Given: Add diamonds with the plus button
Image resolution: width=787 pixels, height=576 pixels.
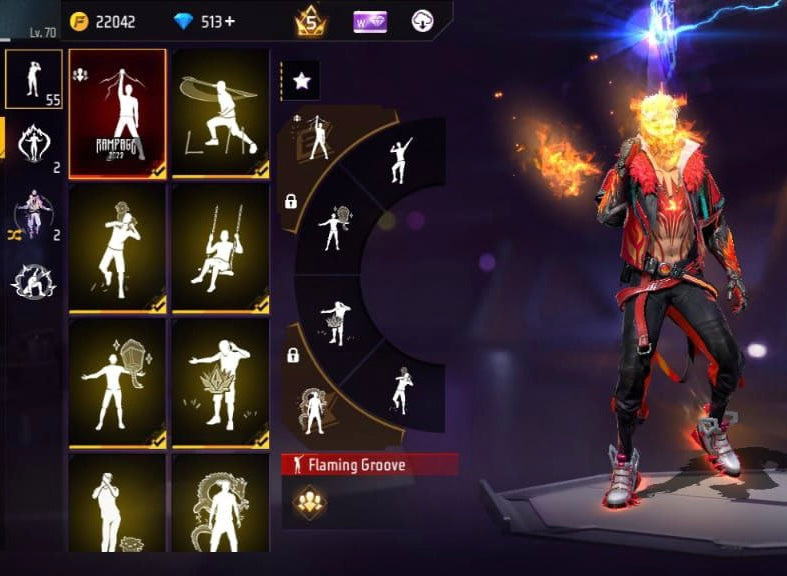Looking at the screenshot, I should click(234, 21).
